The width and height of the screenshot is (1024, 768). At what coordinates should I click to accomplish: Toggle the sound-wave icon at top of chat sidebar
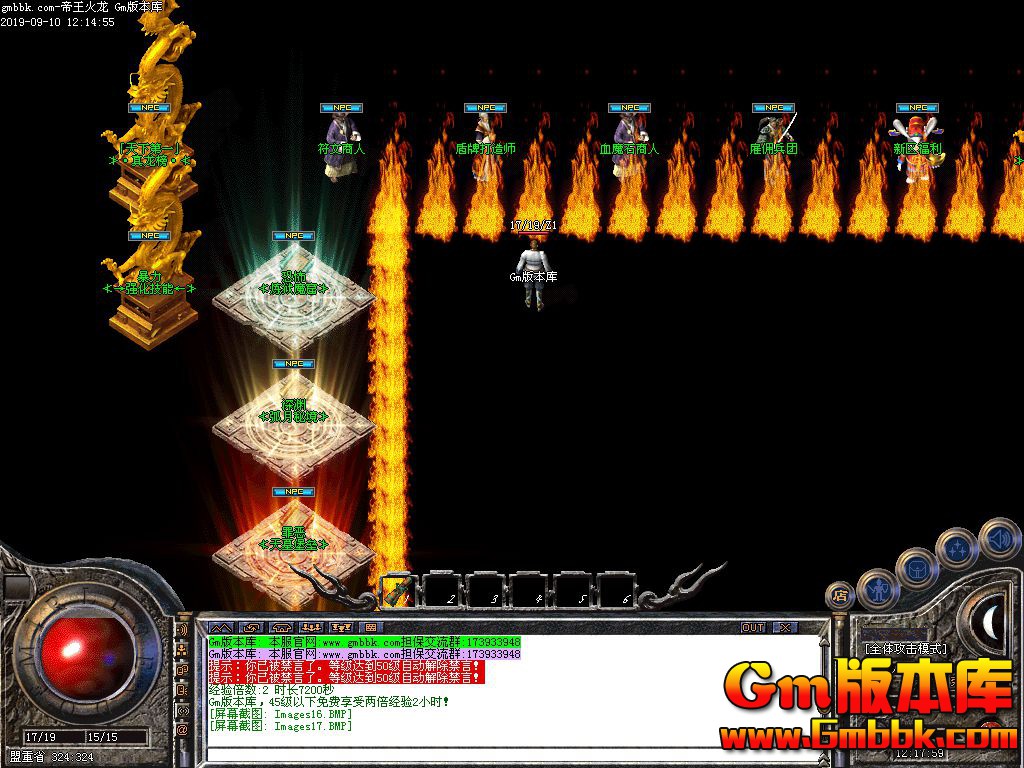tap(182, 631)
